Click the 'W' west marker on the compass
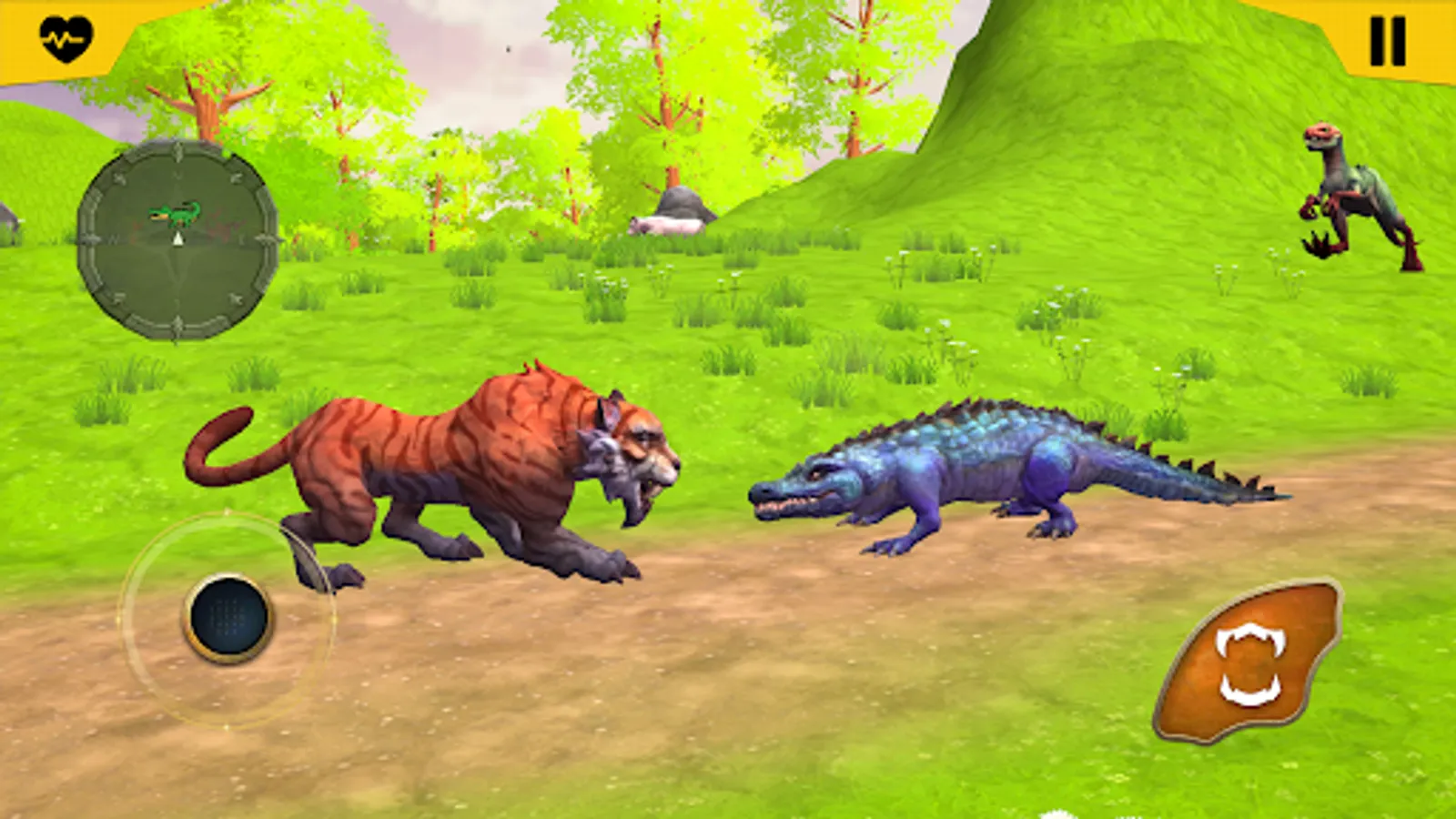The height and width of the screenshot is (819, 1456). pyautogui.click(x=114, y=240)
